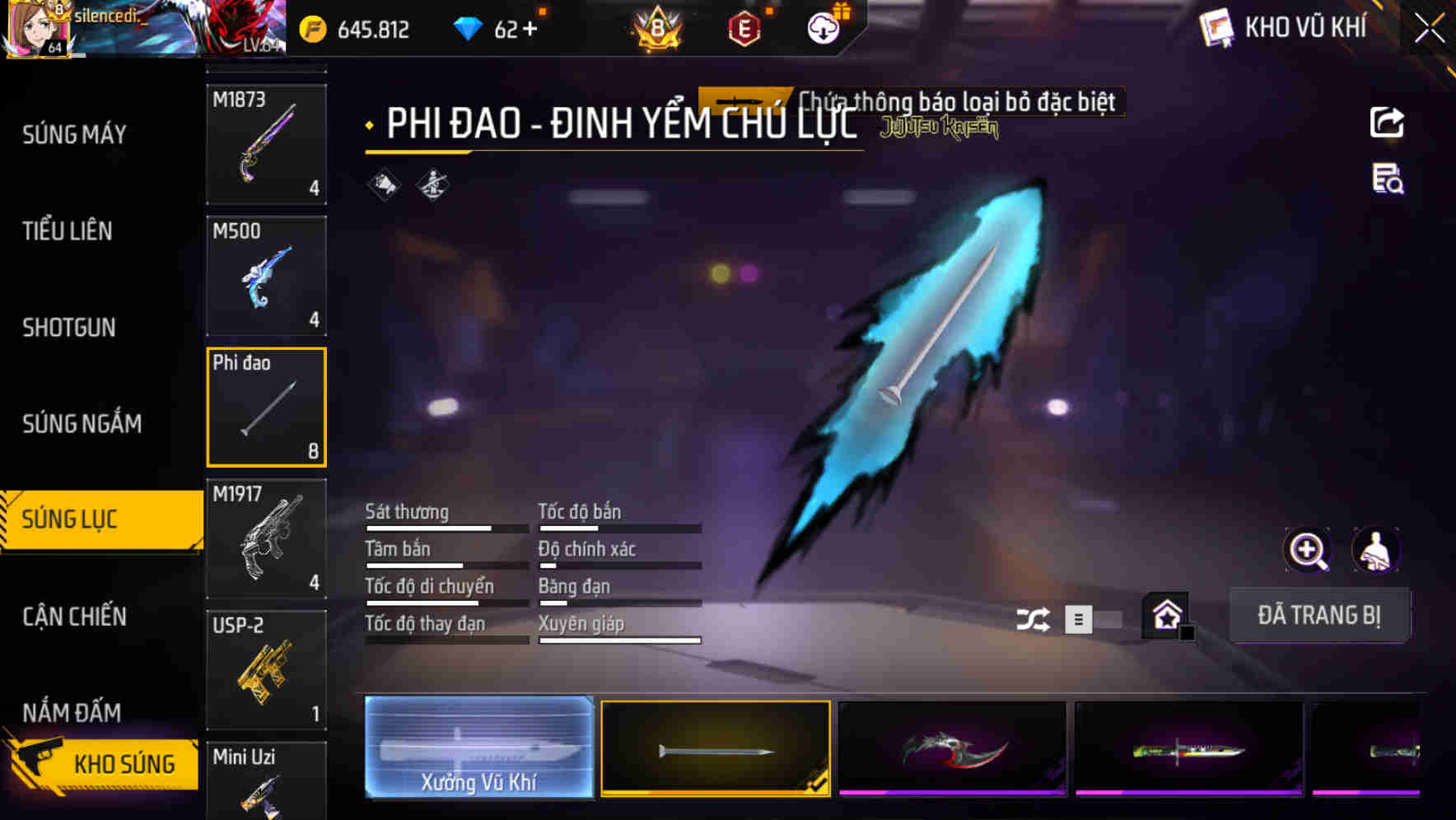The width and height of the screenshot is (1456, 820).
Task: Select the magnifier zoom preview icon
Action: 1309,550
